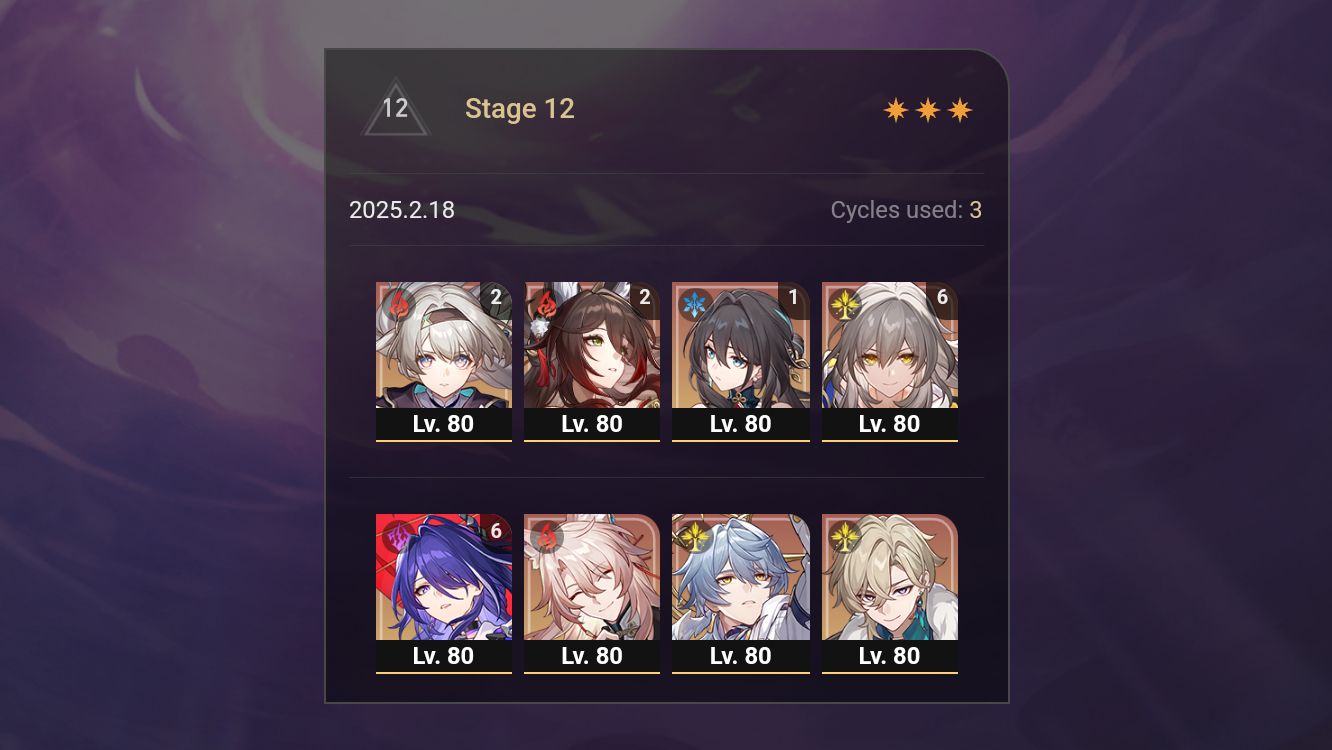Viewport: 1332px width, 750px height.
Task: Click the rightmost star icon
Action: click(x=960, y=109)
